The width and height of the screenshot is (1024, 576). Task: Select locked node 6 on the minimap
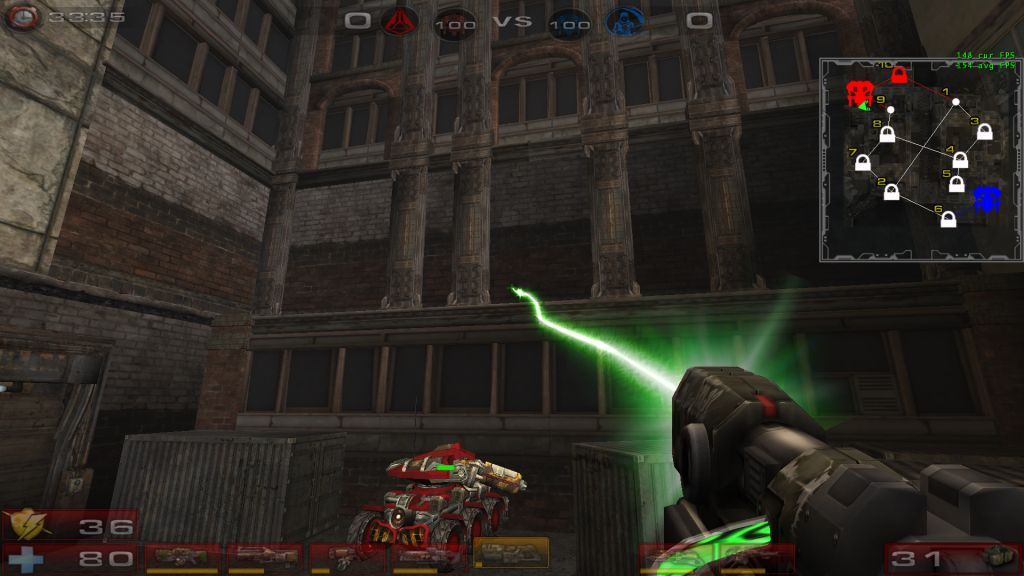coord(948,219)
